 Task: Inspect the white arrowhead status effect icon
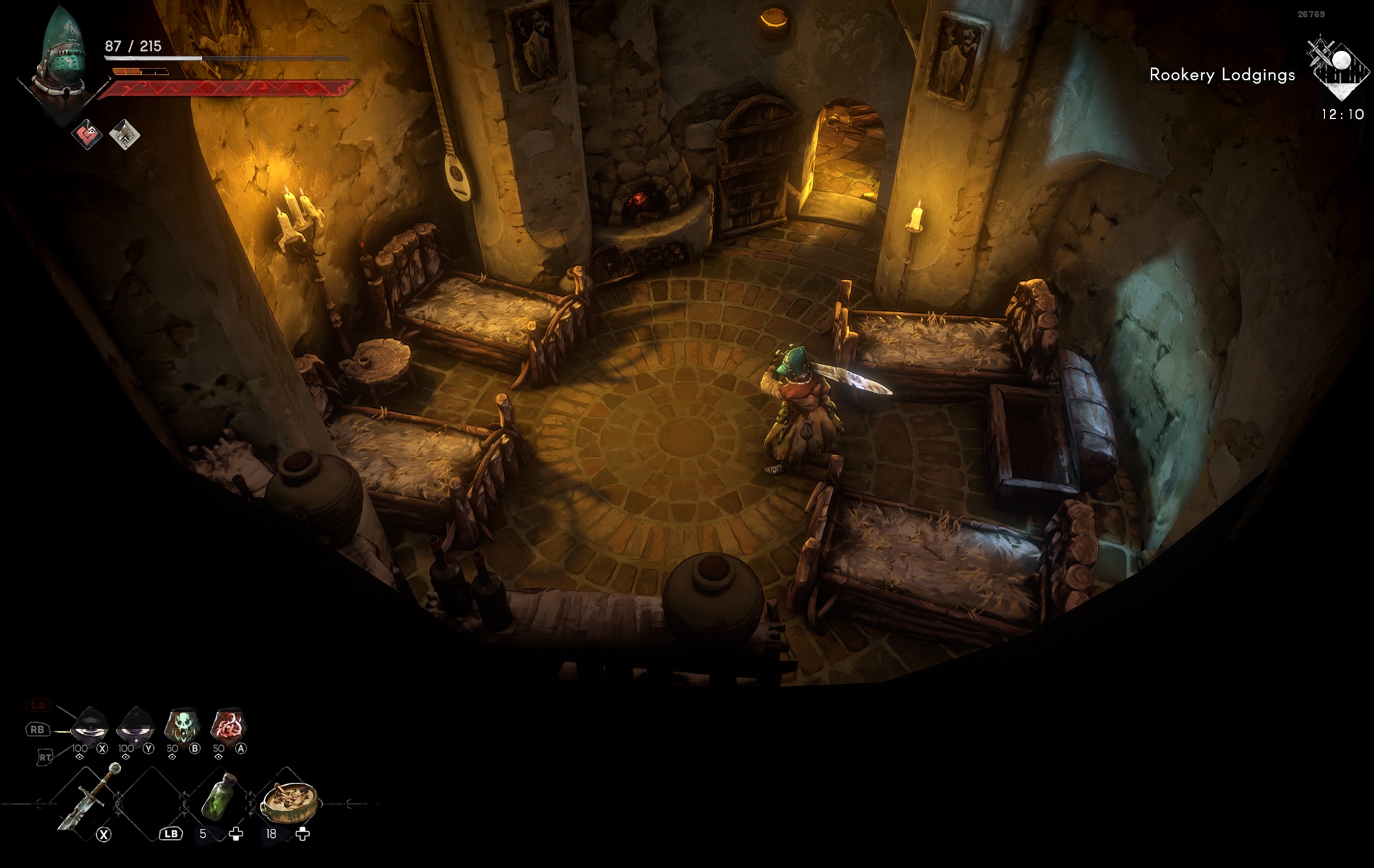[x=124, y=135]
